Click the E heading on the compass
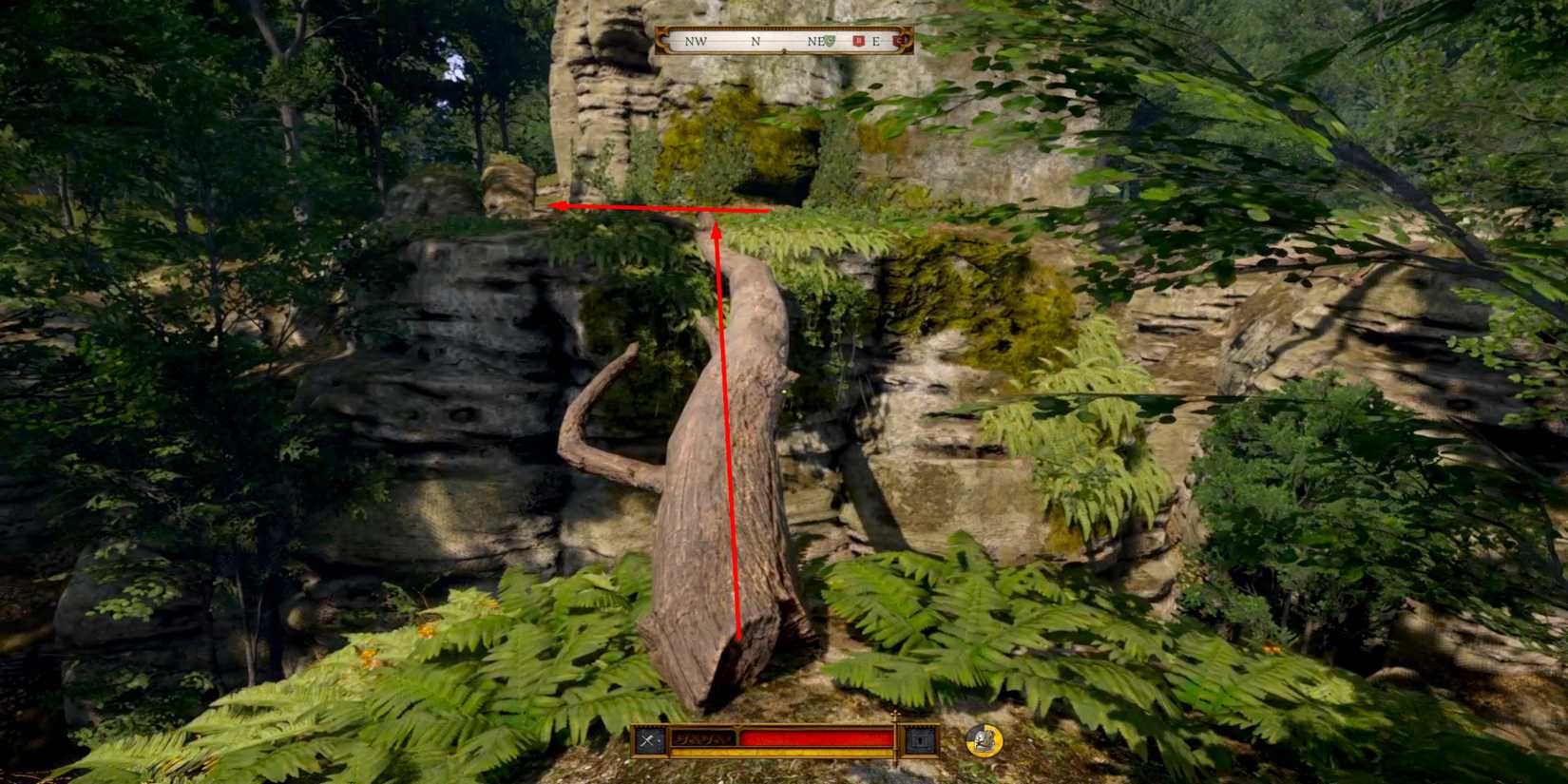Screen dimensions: 1568x784 (x=876, y=42)
